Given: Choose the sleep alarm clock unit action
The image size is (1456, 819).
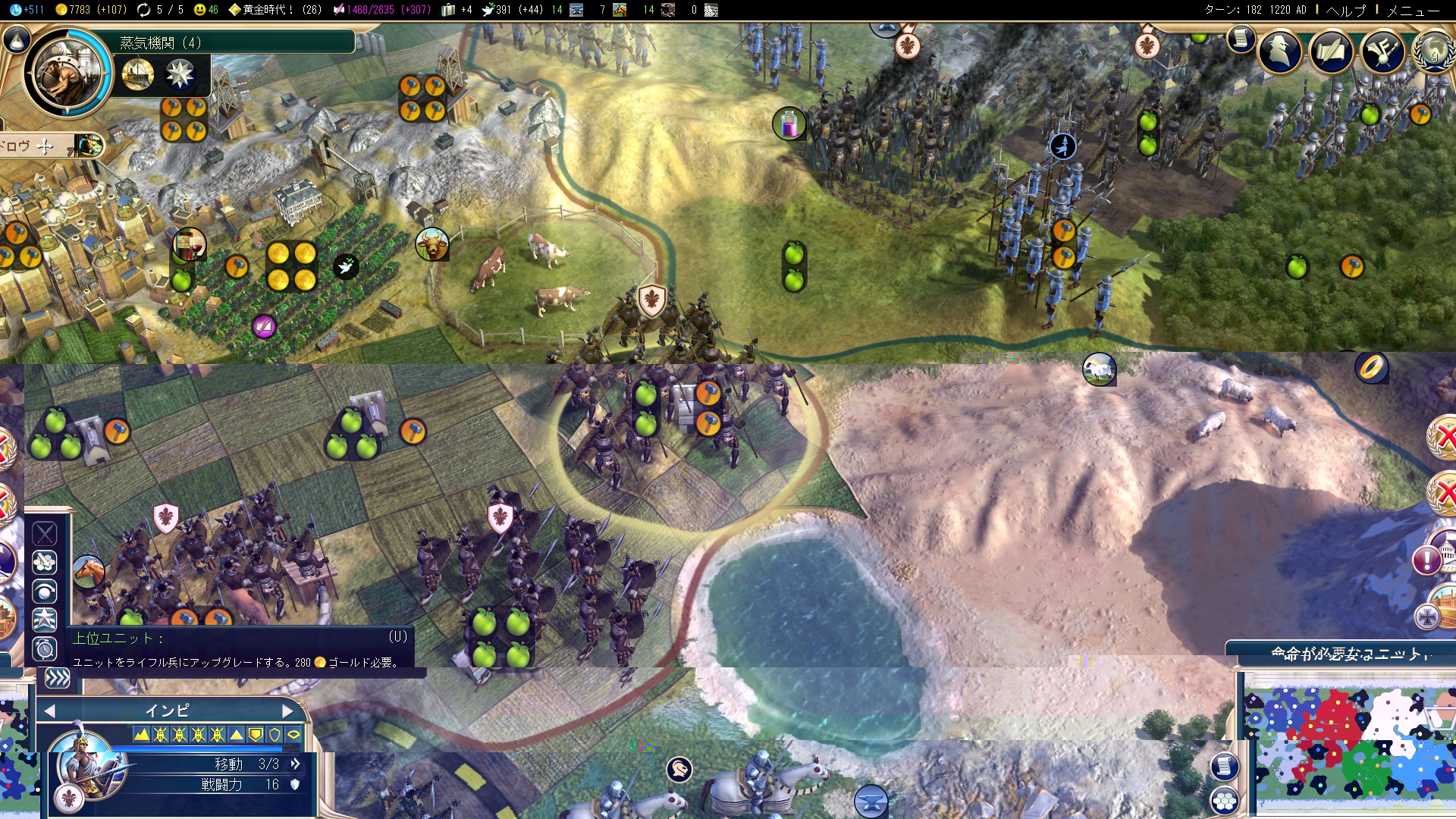Looking at the screenshot, I should tap(45, 649).
